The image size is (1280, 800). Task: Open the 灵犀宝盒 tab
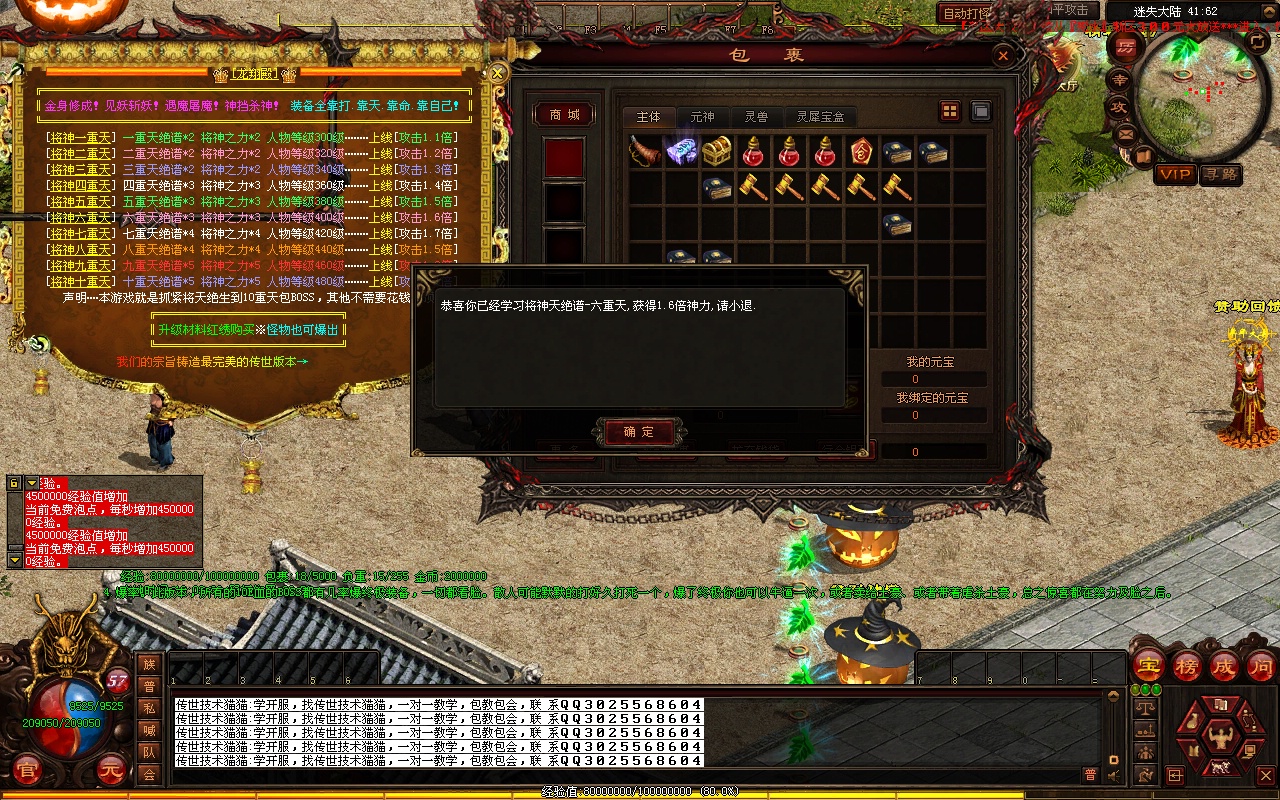pyautogui.click(x=820, y=117)
